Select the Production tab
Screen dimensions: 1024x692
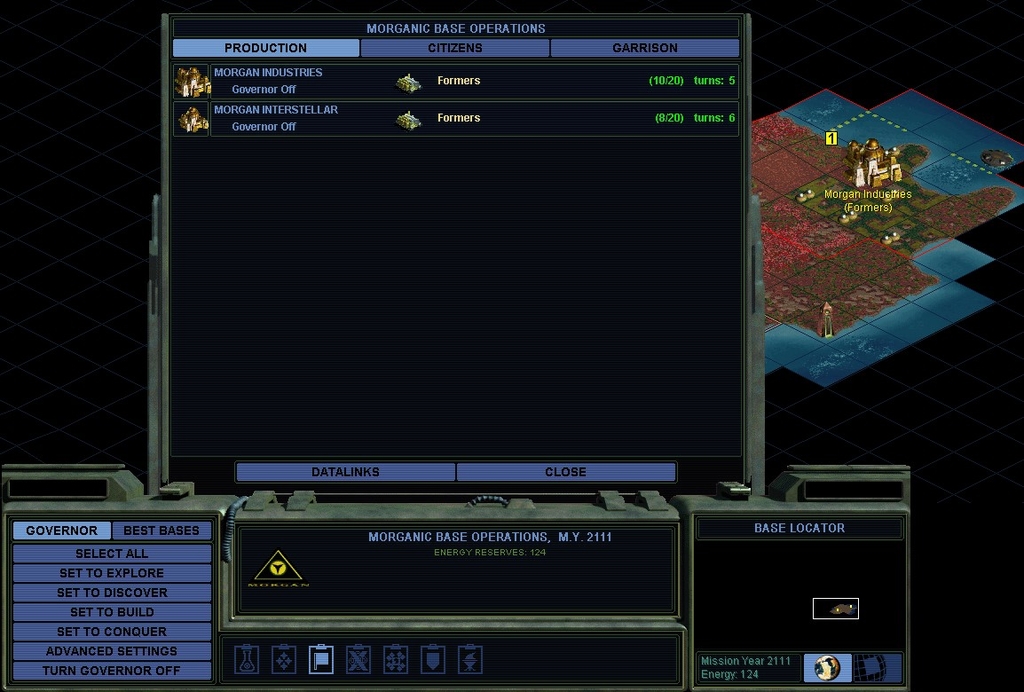pos(266,48)
